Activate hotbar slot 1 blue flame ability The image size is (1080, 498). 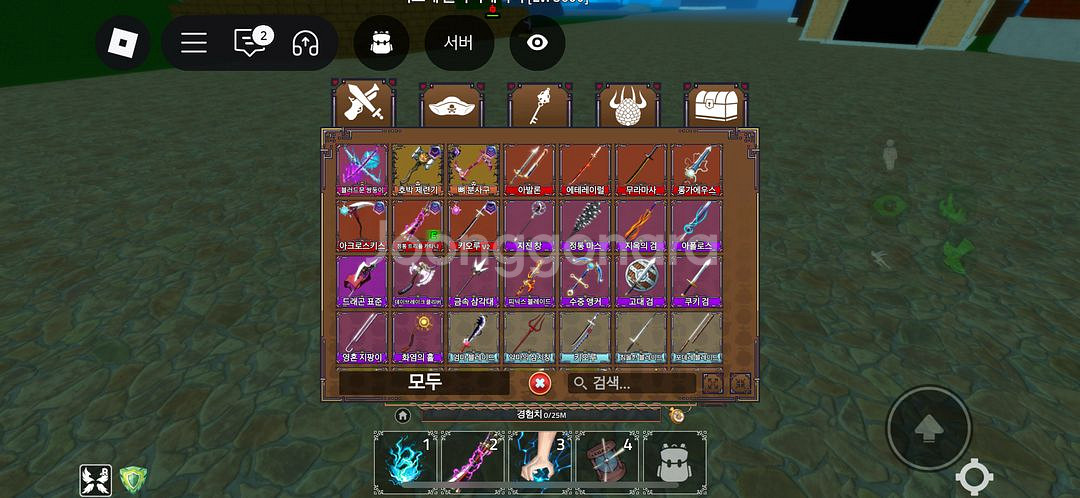coord(406,461)
